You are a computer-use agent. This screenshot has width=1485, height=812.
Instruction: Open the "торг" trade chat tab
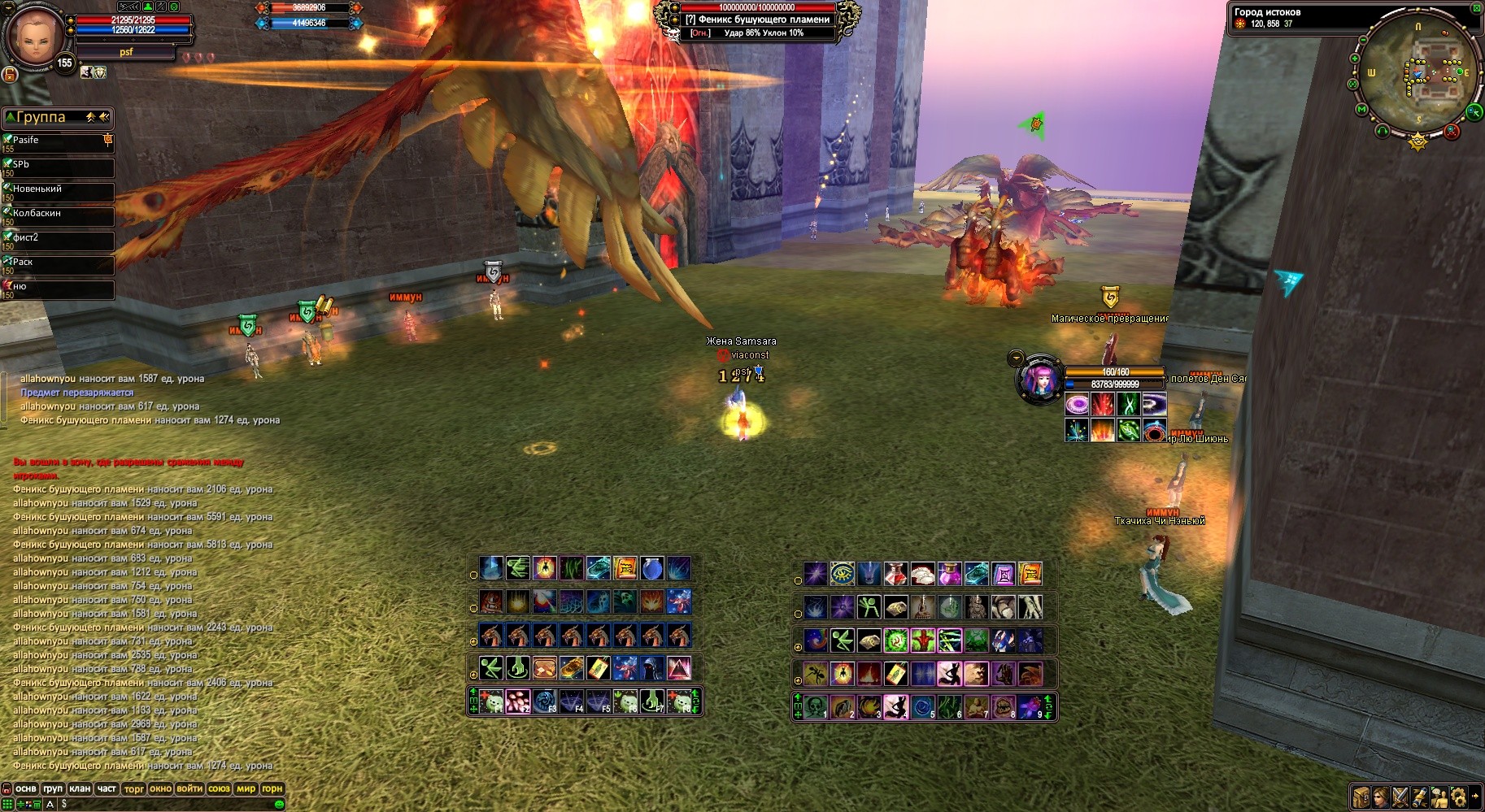point(134,788)
